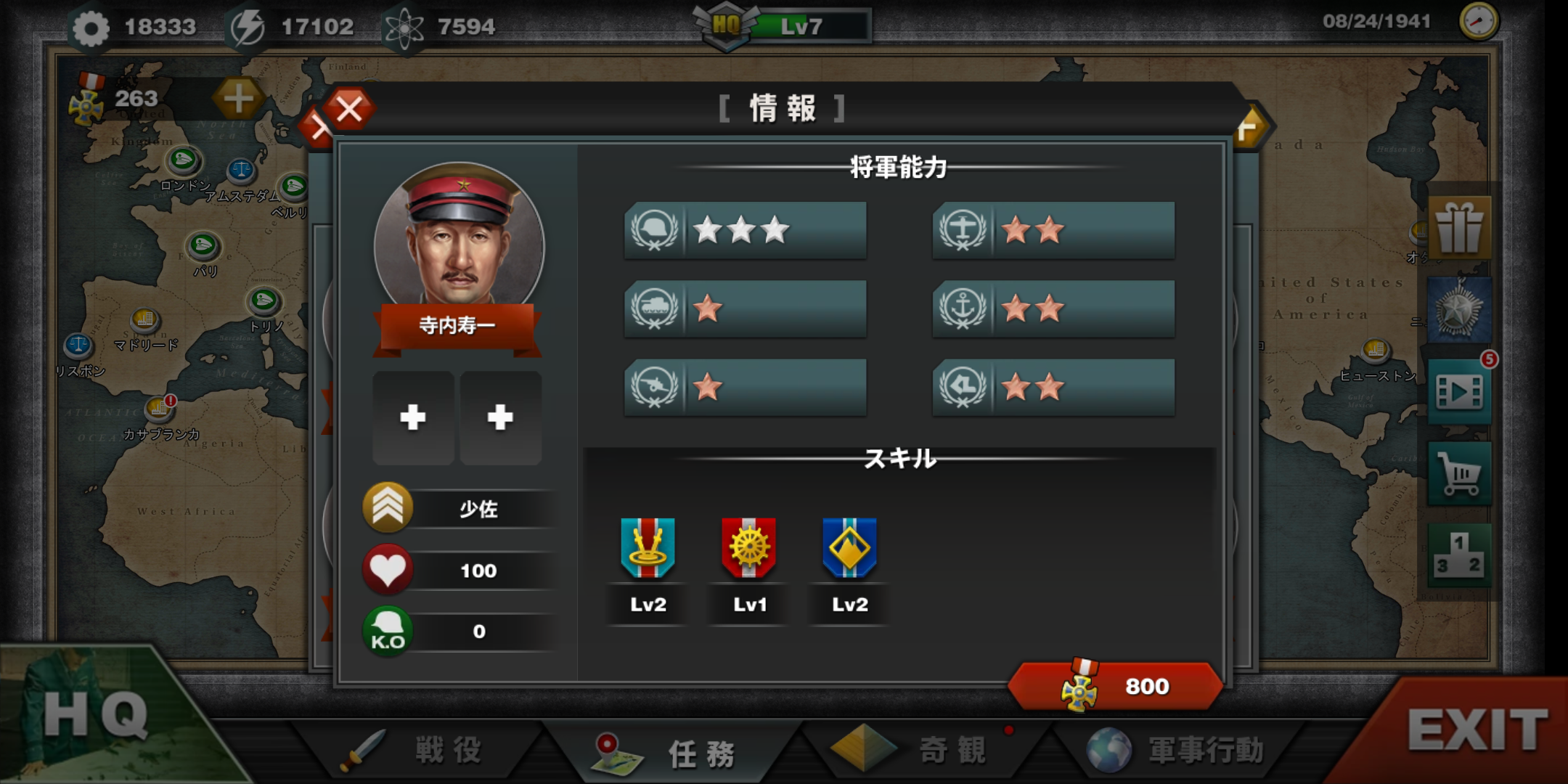Open the silver star medal menu

pyautogui.click(x=1459, y=311)
